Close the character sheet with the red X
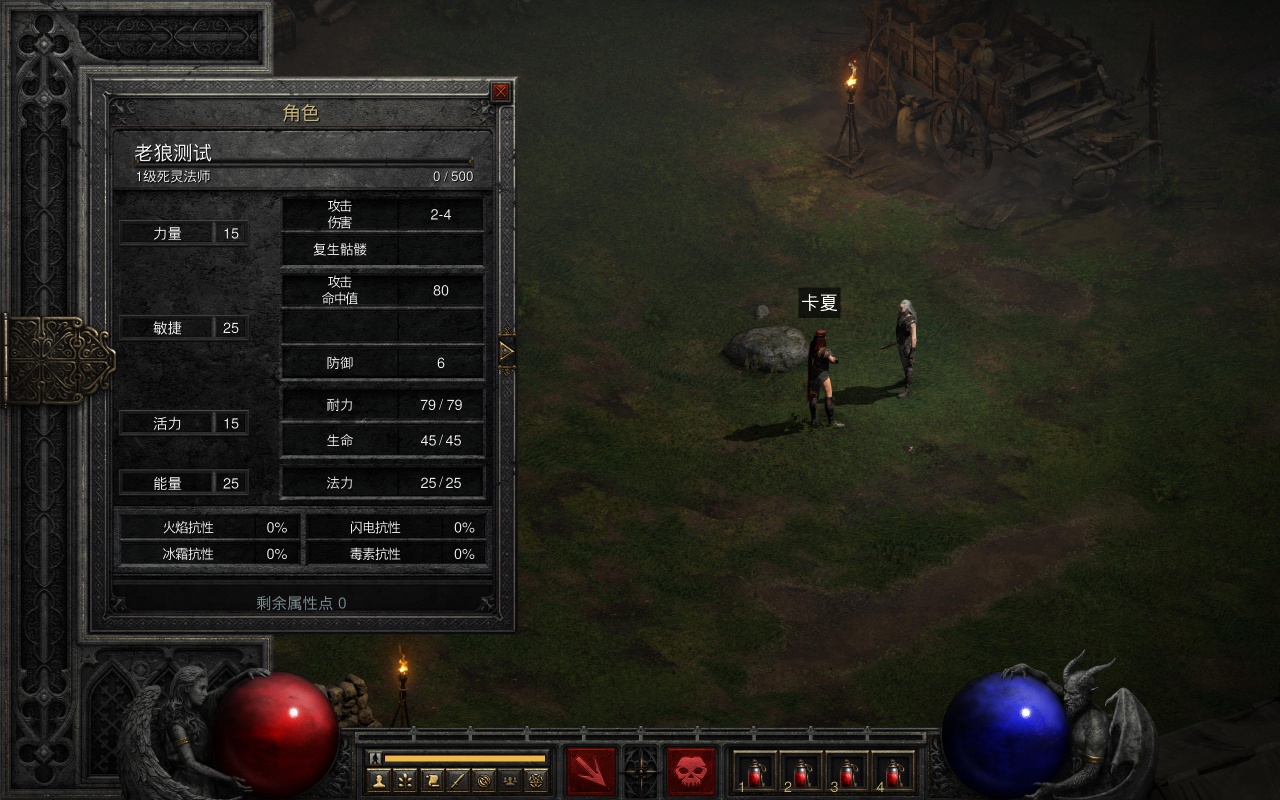The image size is (1280, 800). (x=500, y=92)
